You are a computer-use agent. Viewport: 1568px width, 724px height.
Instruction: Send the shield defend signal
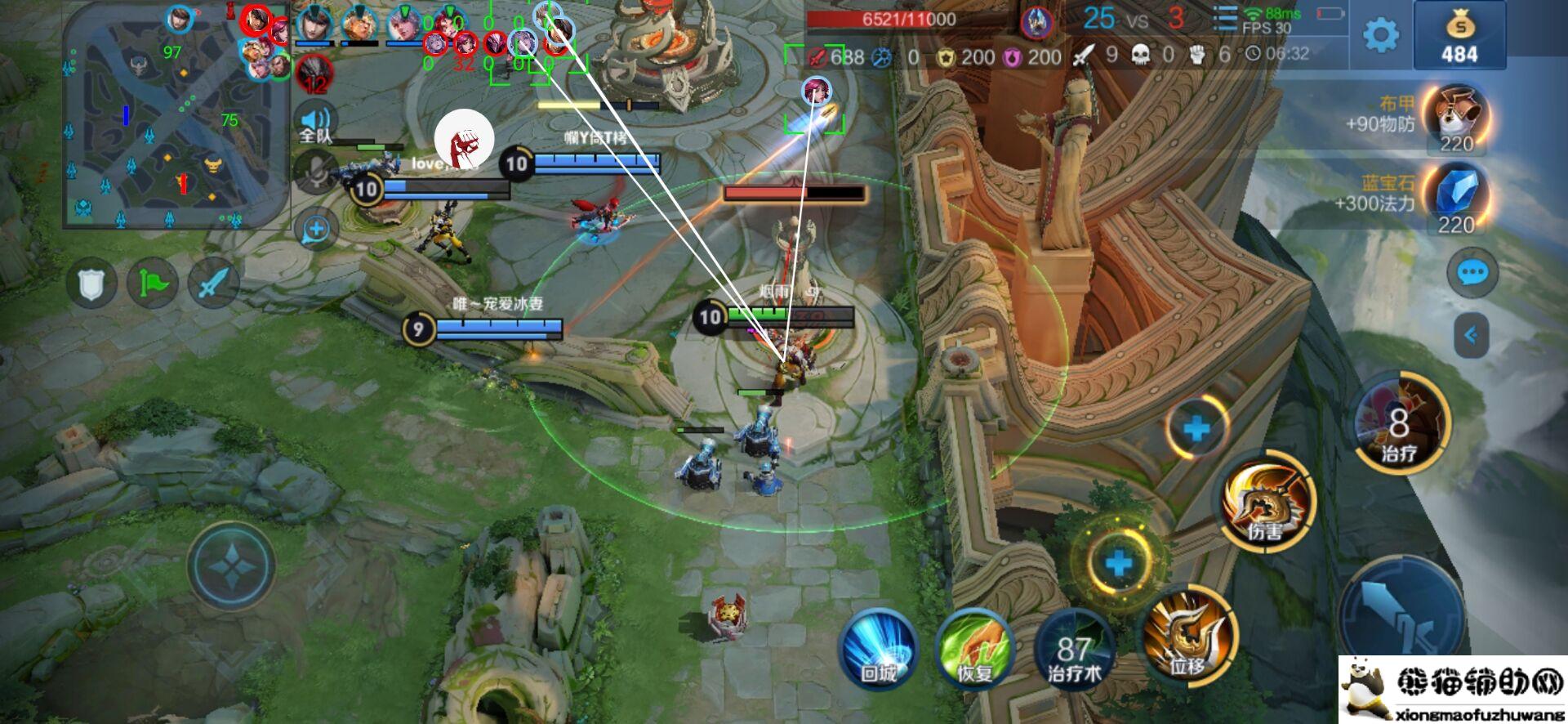[91, 284]
